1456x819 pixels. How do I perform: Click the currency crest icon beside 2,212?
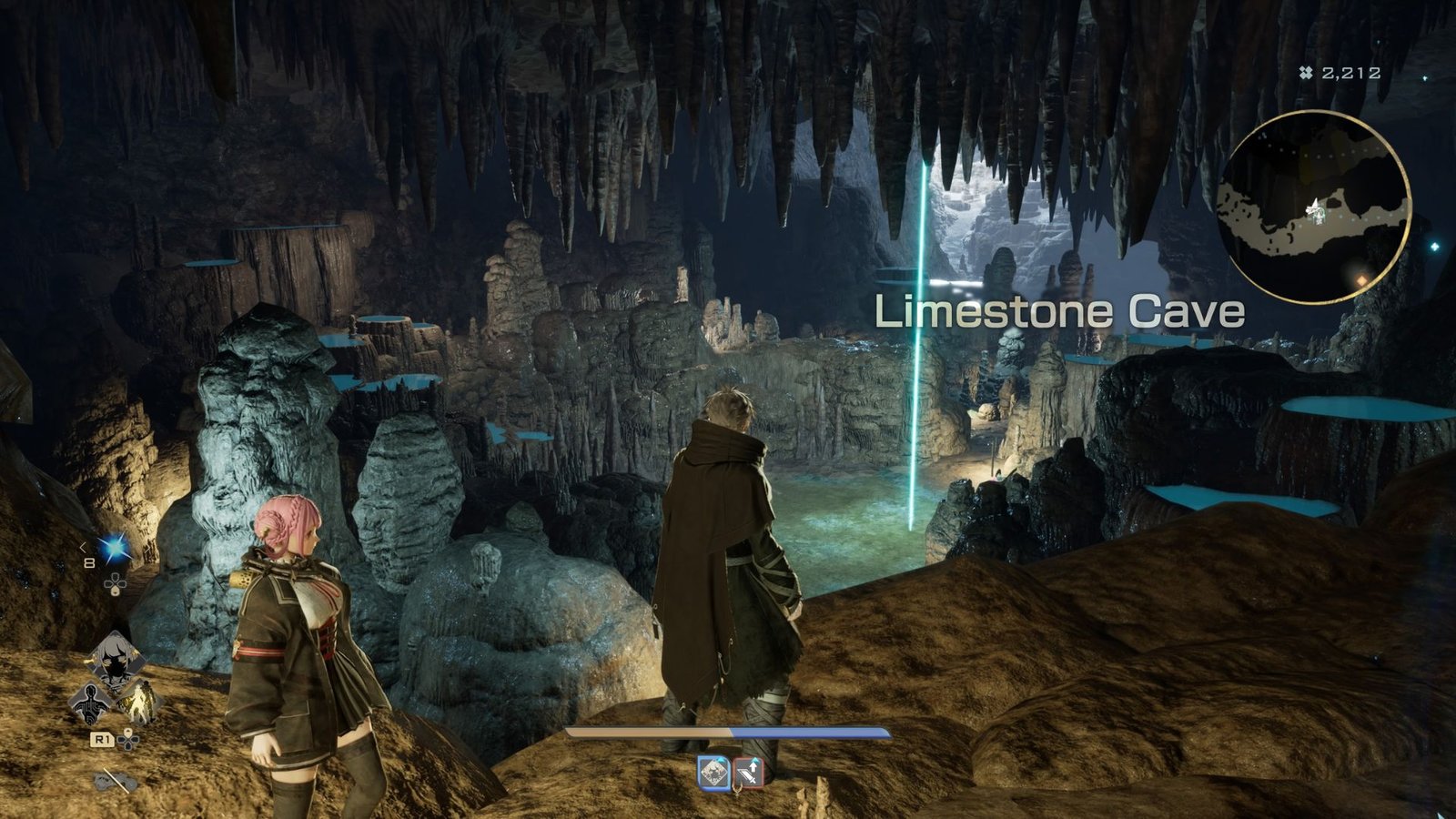point(1305,71)
